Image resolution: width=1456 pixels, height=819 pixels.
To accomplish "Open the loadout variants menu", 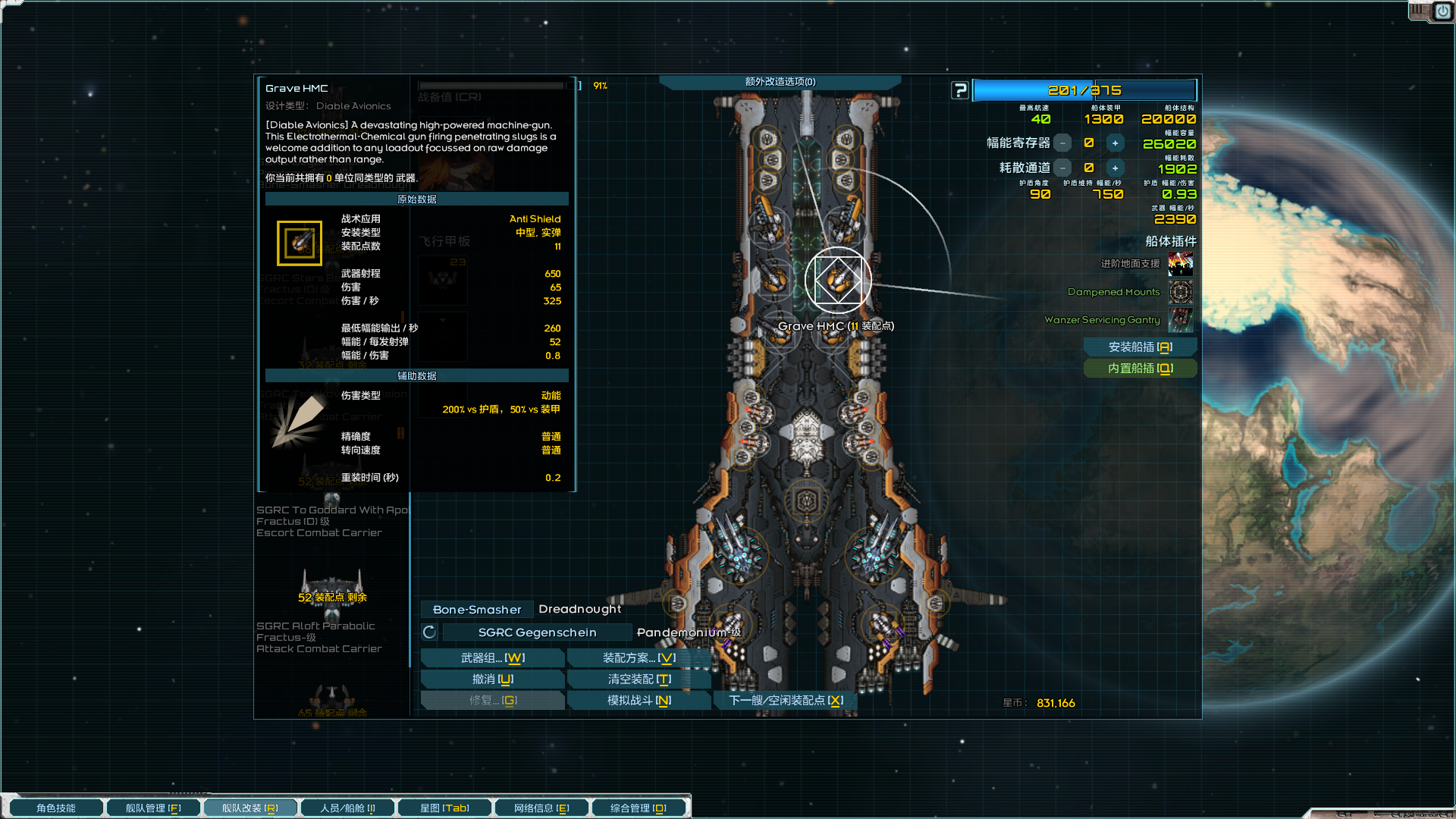I will coord(639,658).
